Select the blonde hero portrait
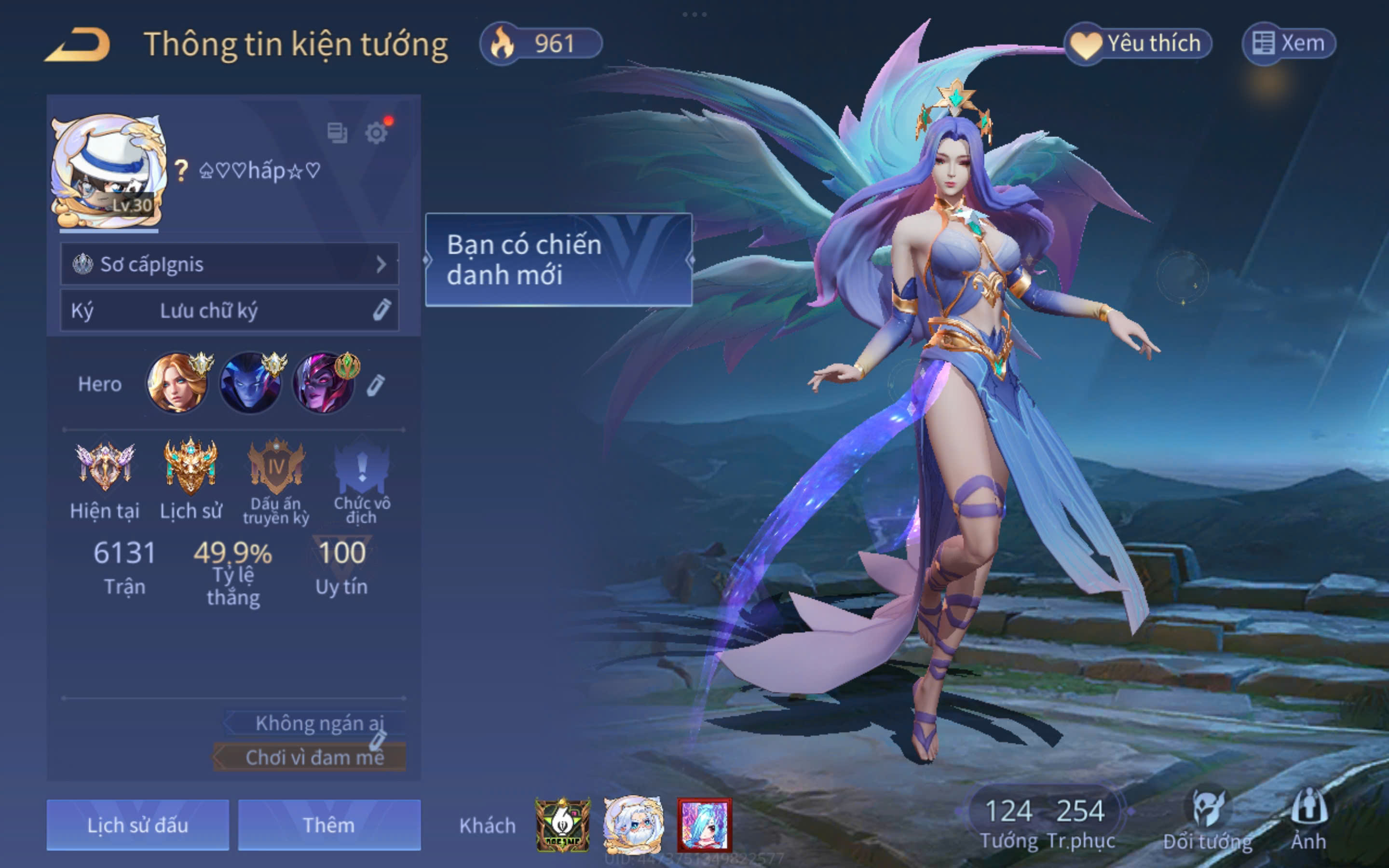 [x=177, y=383]
